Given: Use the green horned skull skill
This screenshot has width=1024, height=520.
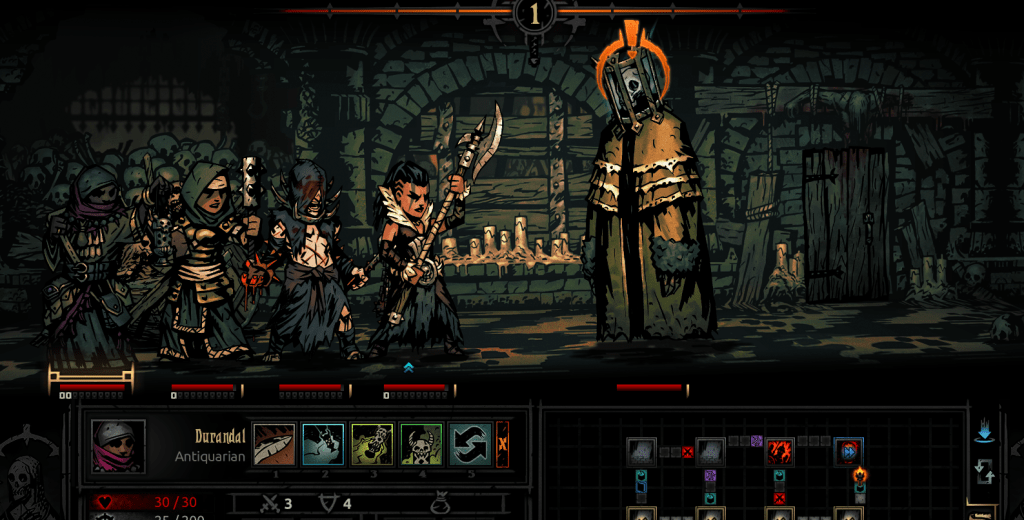Looking at the screenshot, I should coord(421,445).
